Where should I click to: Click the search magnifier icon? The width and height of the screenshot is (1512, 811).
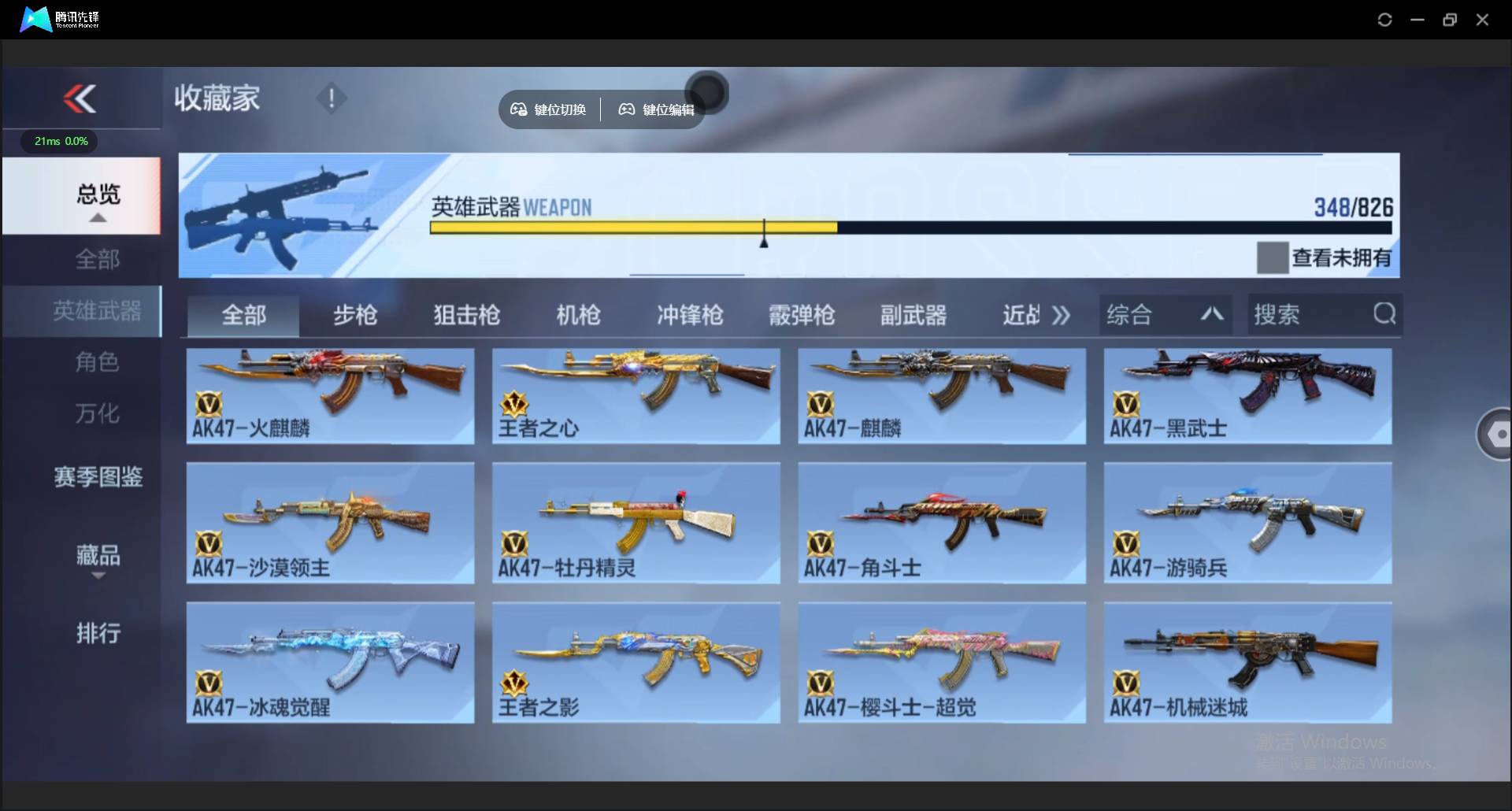pos(1384,313)
